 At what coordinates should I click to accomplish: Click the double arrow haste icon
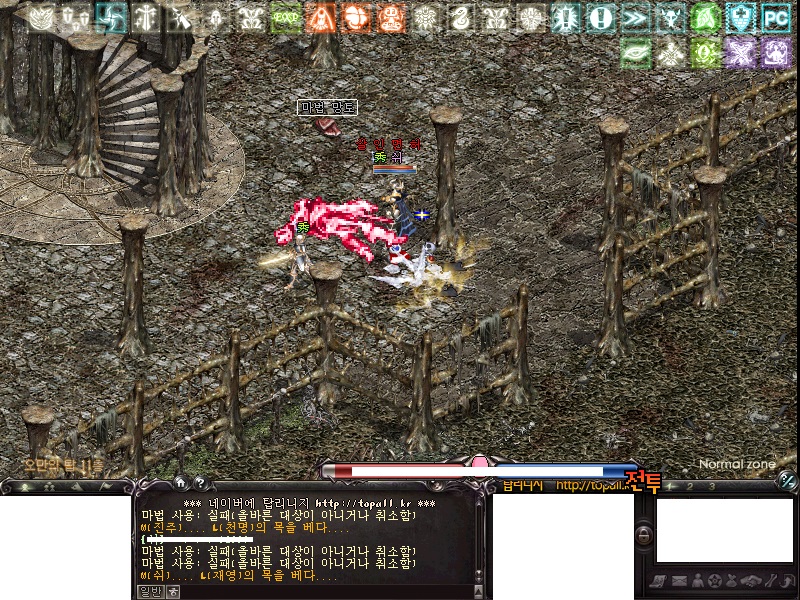(x=634, y=17)
